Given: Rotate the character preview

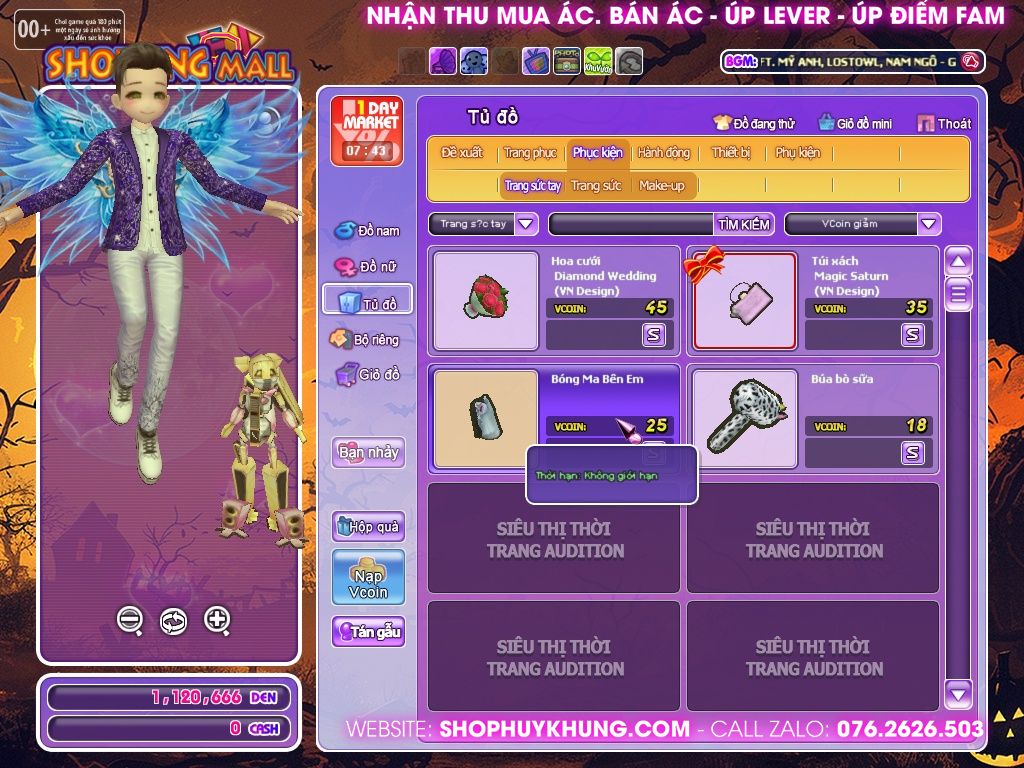Looking at the screenshot, I should (173, 621).
